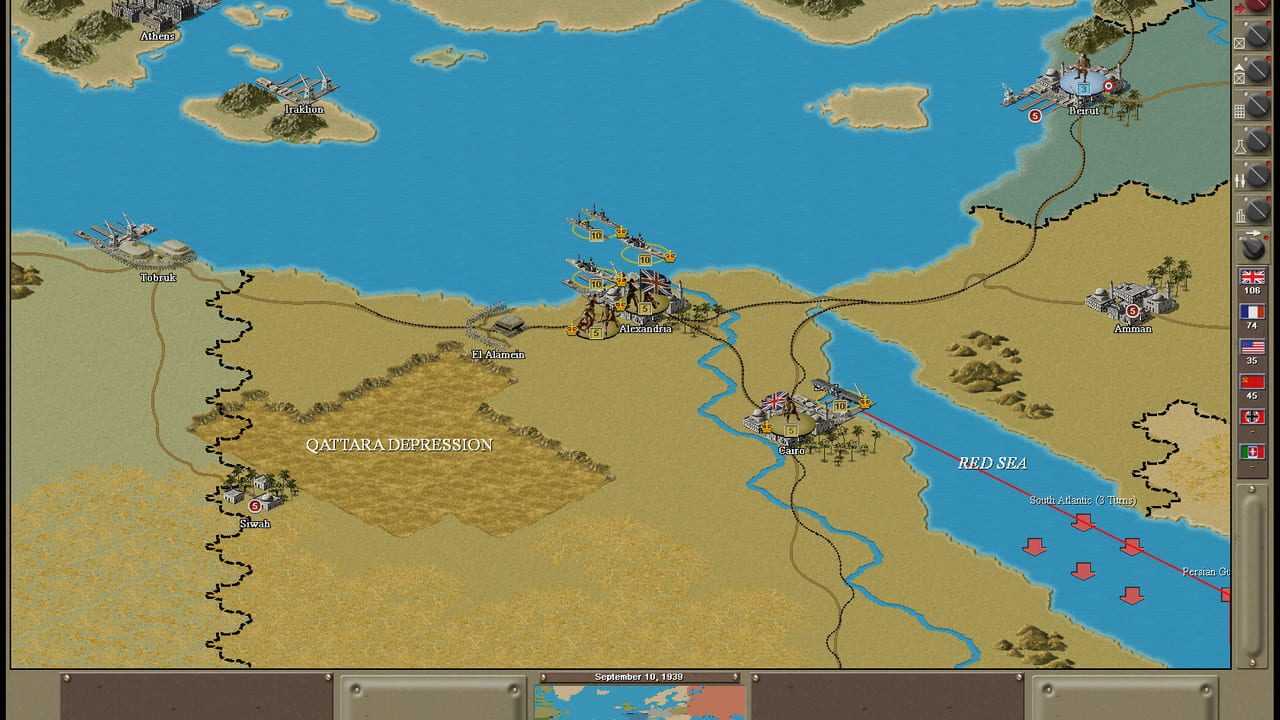Click the end turn arrow knob
Viewport: 1280px width, 720px height.
pos(1253,246)
